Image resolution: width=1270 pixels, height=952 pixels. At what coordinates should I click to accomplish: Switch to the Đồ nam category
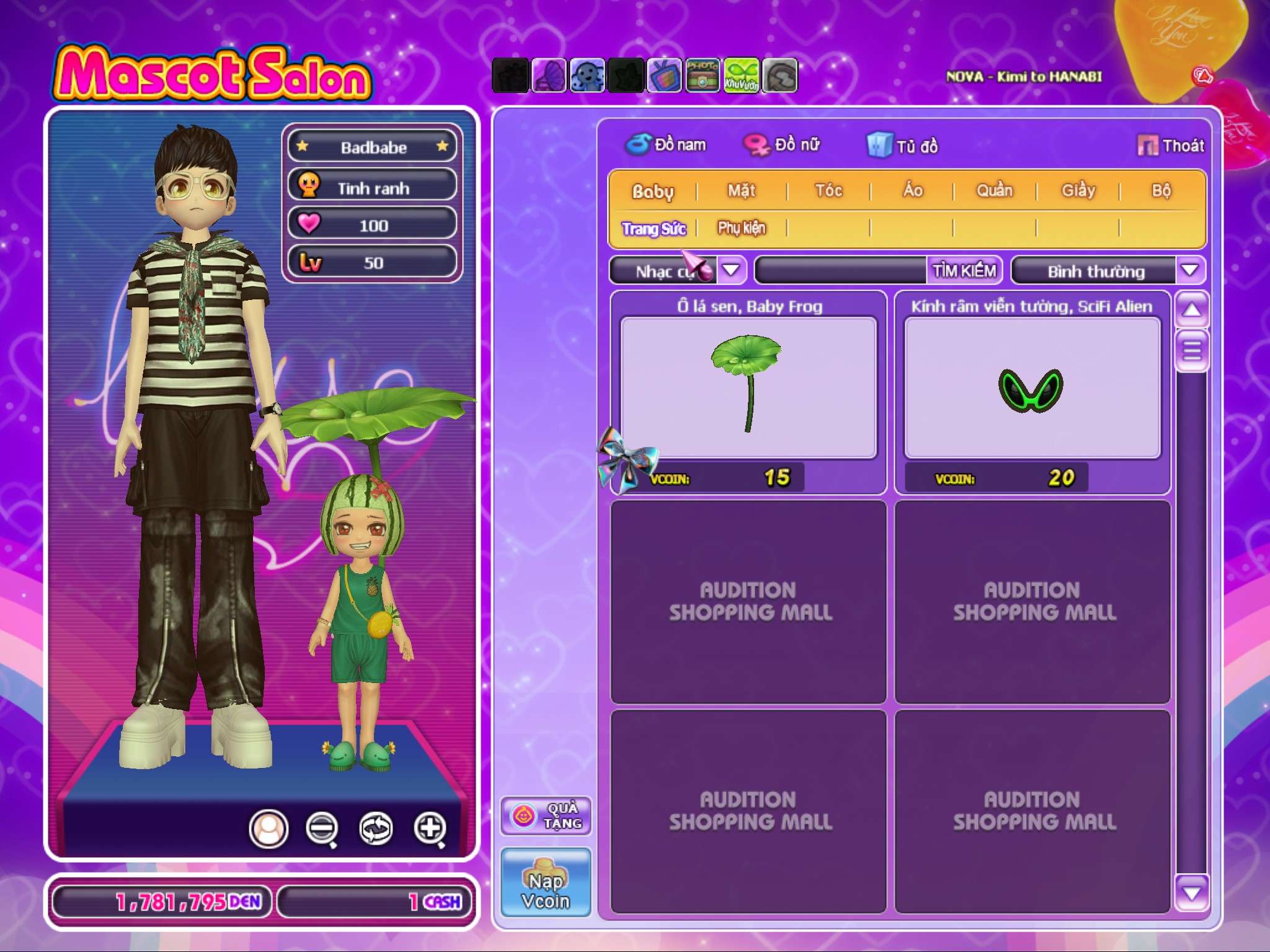pos(666,145)
